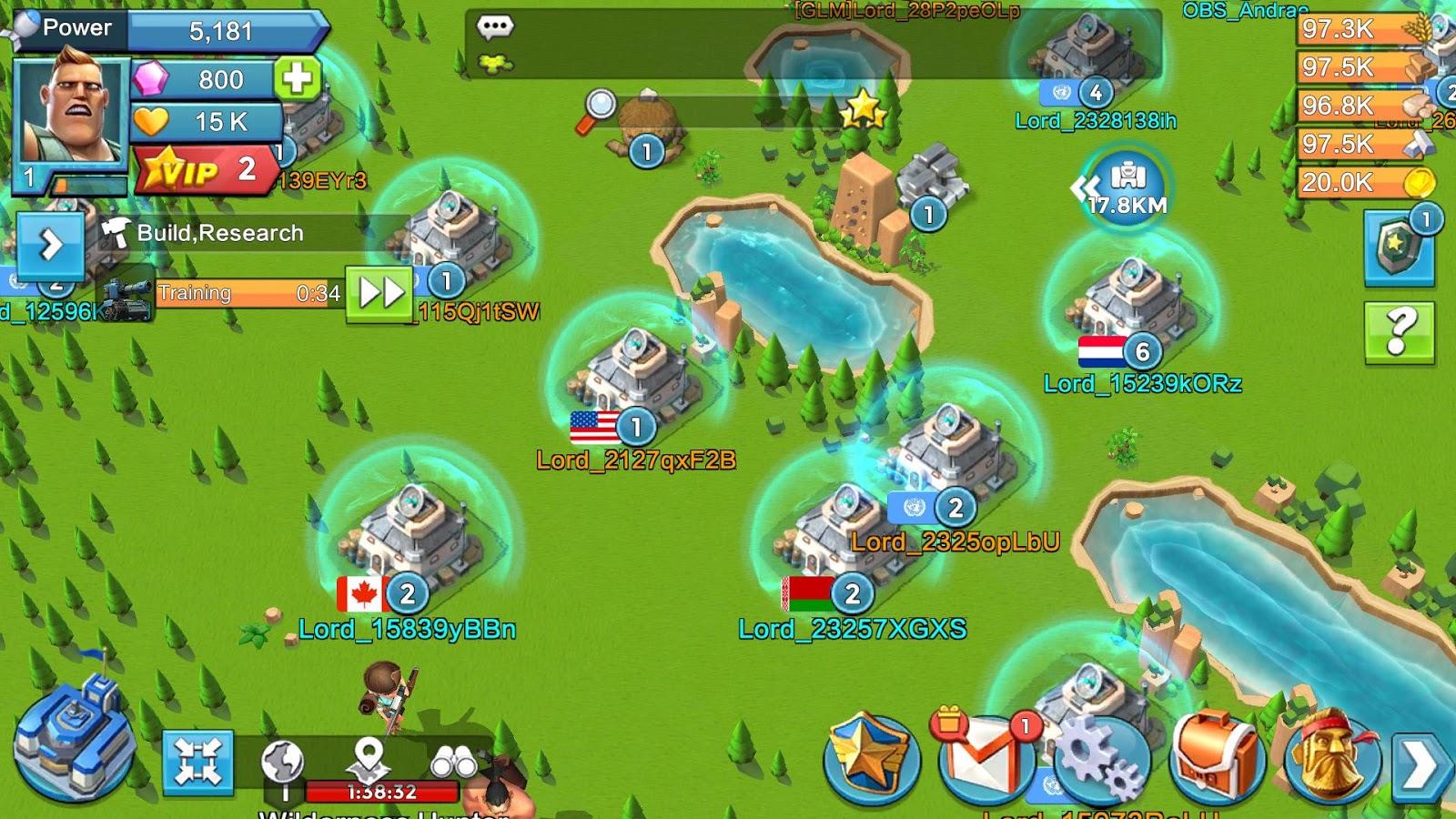Jump to home base via 17.8KM marker

coord(1126,188)
